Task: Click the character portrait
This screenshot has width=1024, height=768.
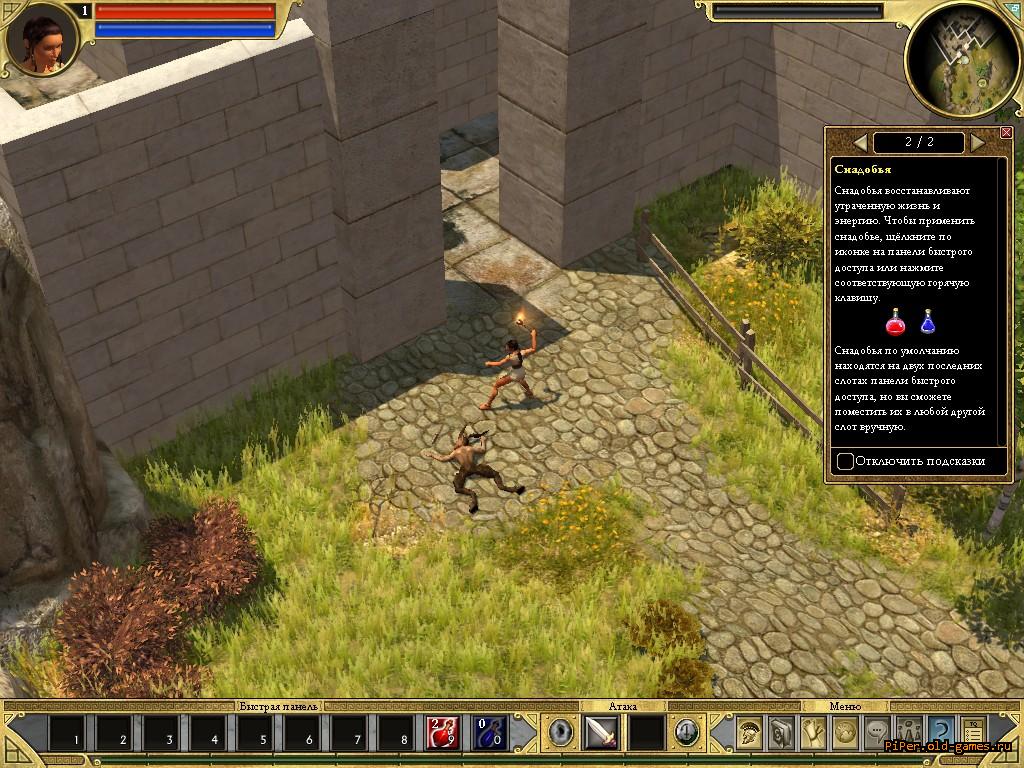Action: pyautogui.click(x=42, y=41)
